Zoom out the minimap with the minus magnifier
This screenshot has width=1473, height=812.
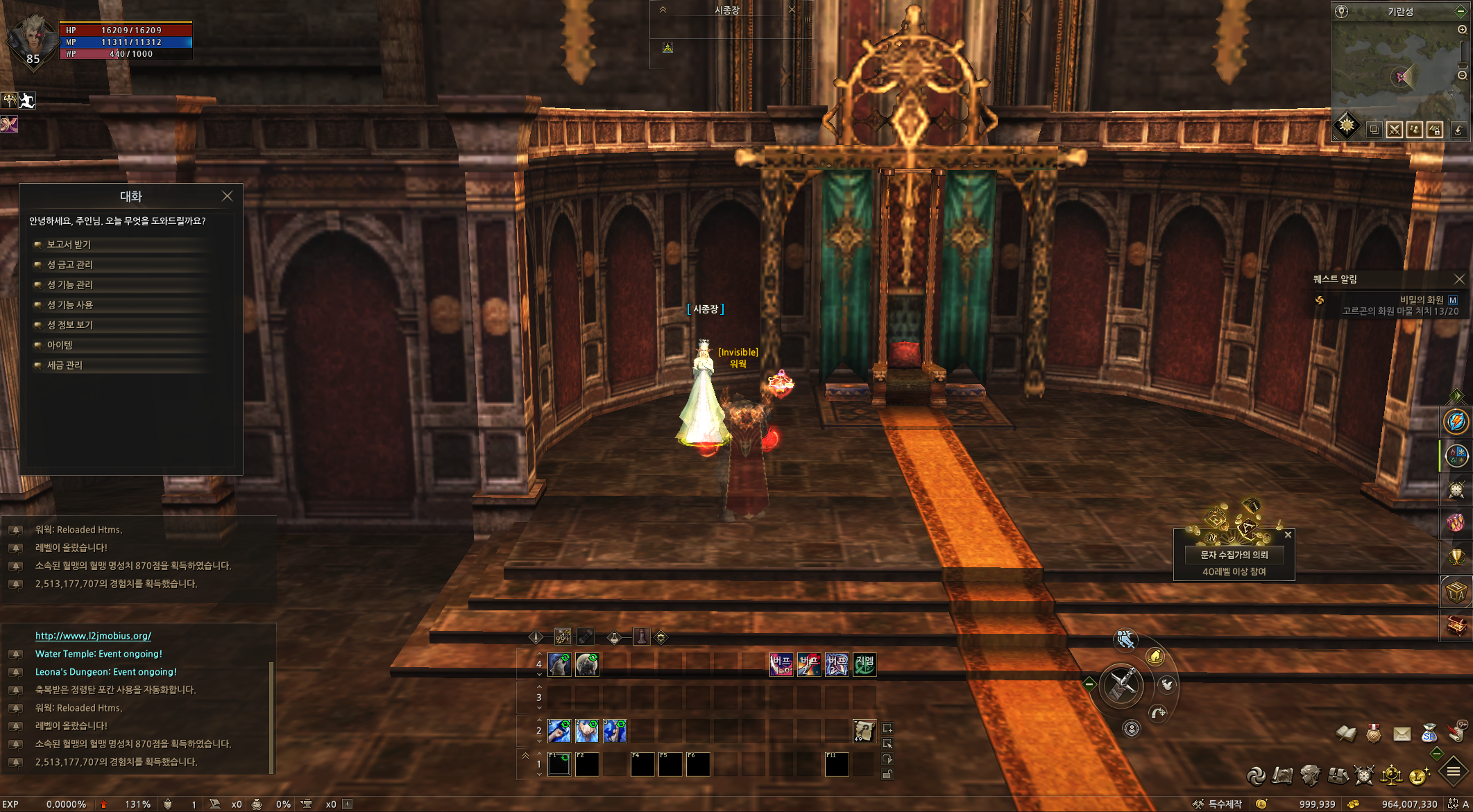pos(1462,76)
